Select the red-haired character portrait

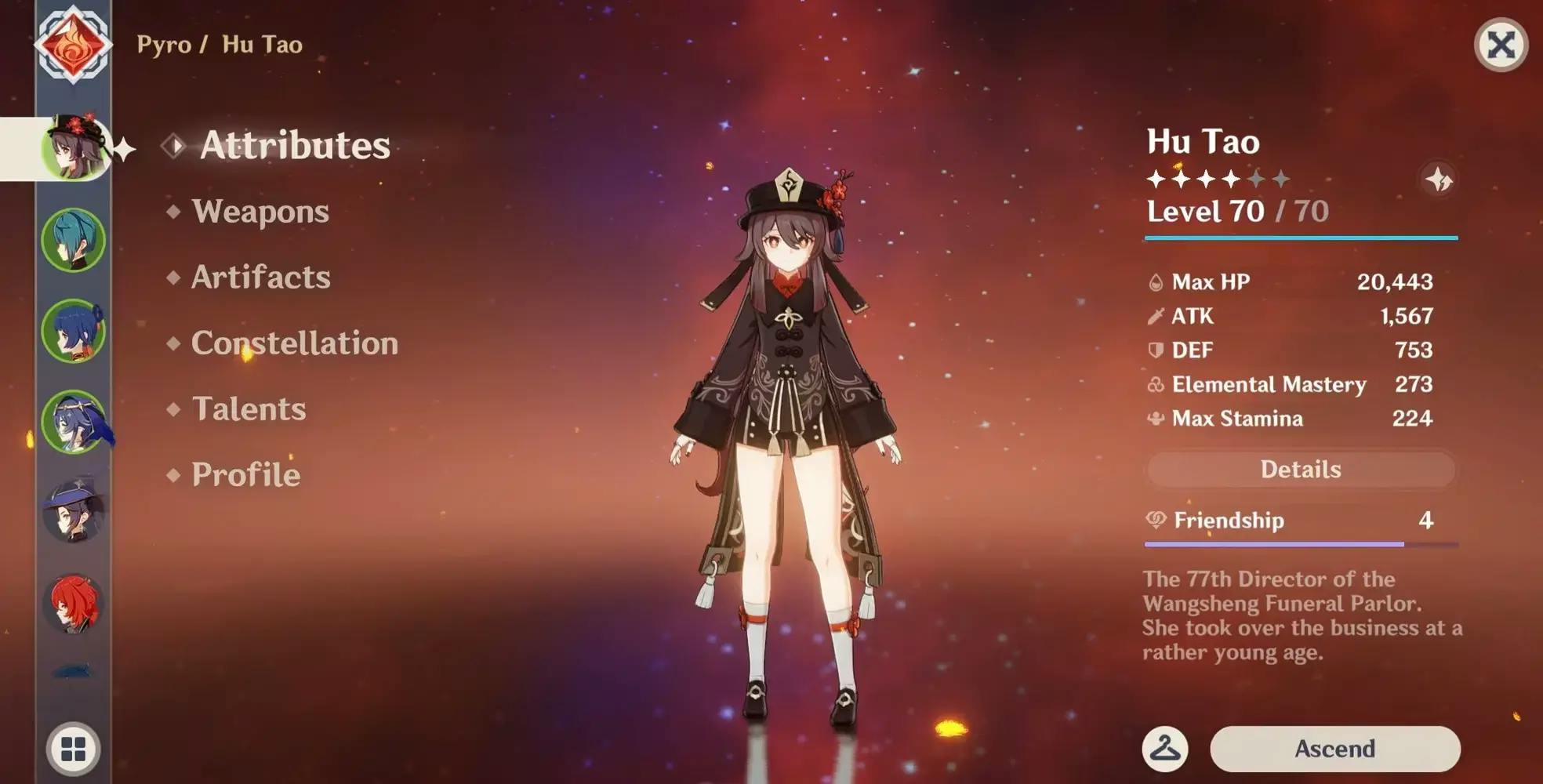[x=74, y=603]
